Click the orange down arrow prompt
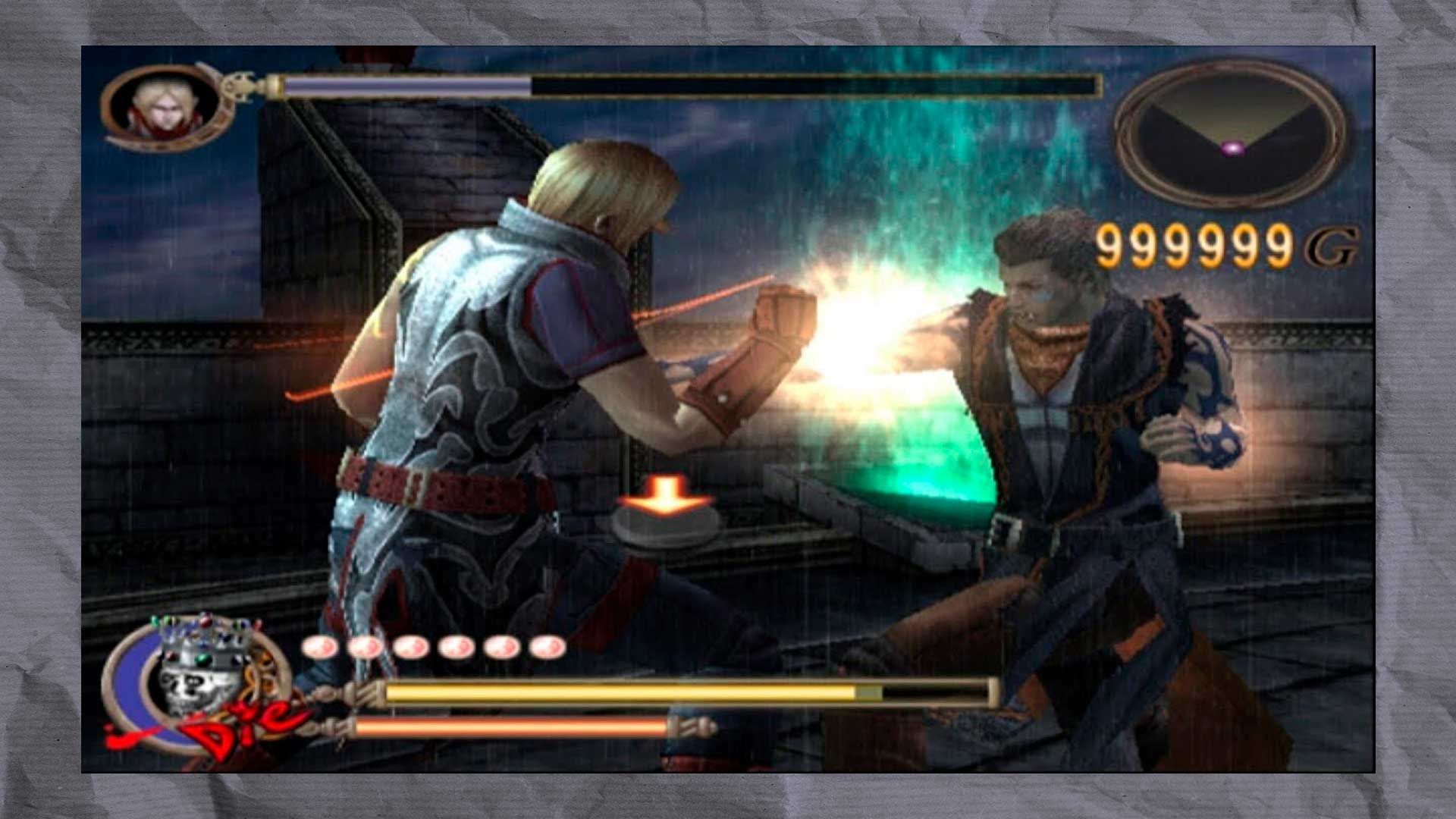This screenshot has width=1456, height=819. (x=665, y=493)
